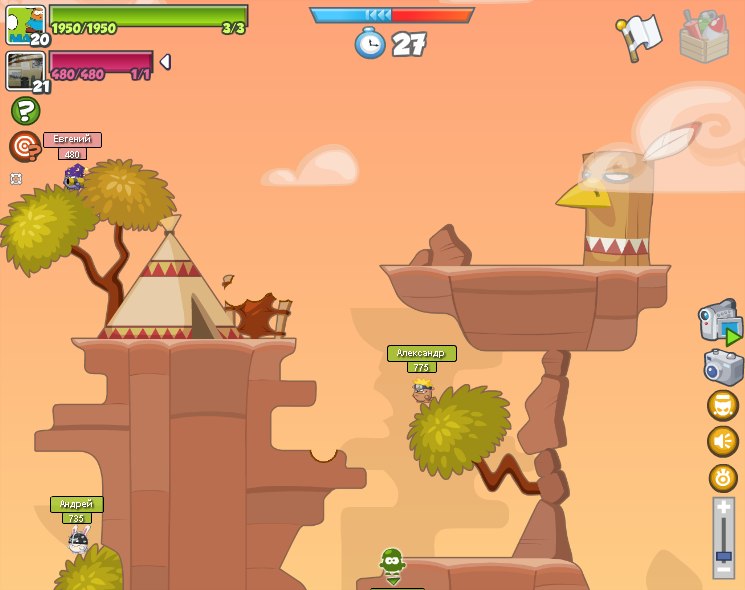Toggle the sound speaker button

click(x=723, y=441)
